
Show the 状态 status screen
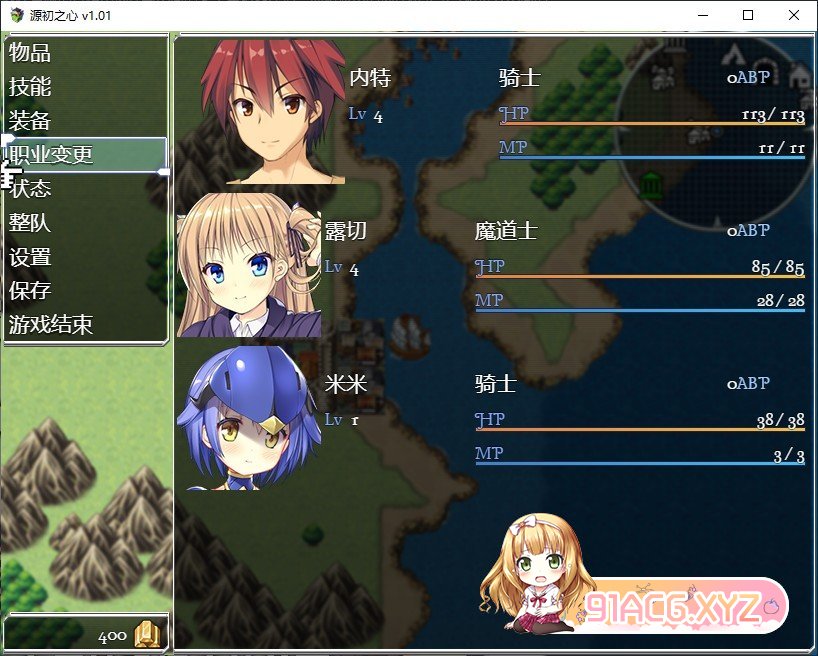pos(31,189)
